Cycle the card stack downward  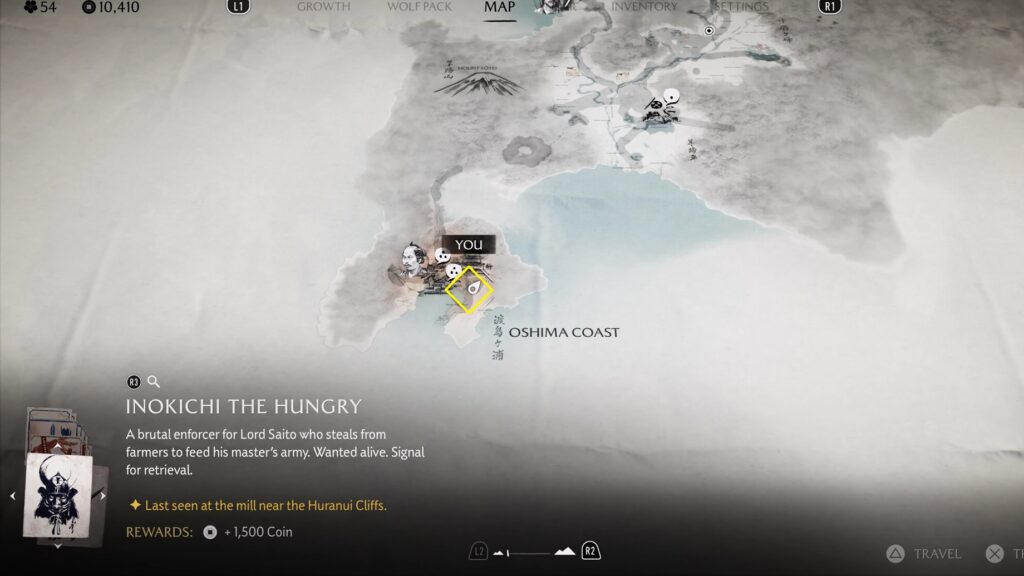(57, 546)
